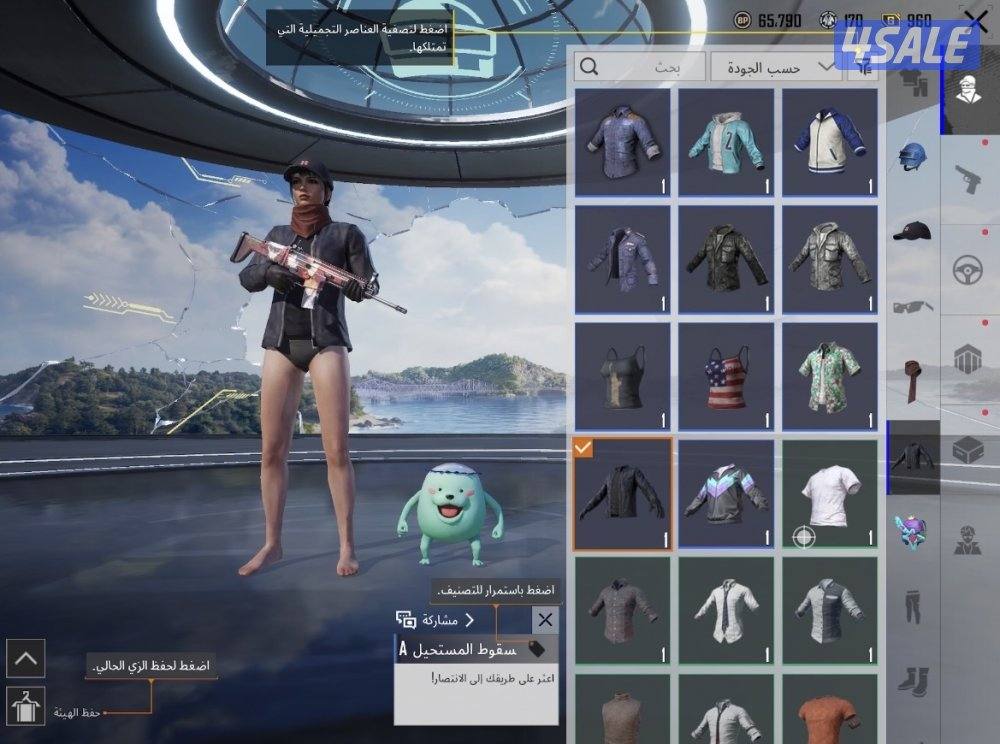Save the current outfit with hanger button
The height and width of the screenshot is (744, 1000).
pyautogui.click(x=25, y=706)
